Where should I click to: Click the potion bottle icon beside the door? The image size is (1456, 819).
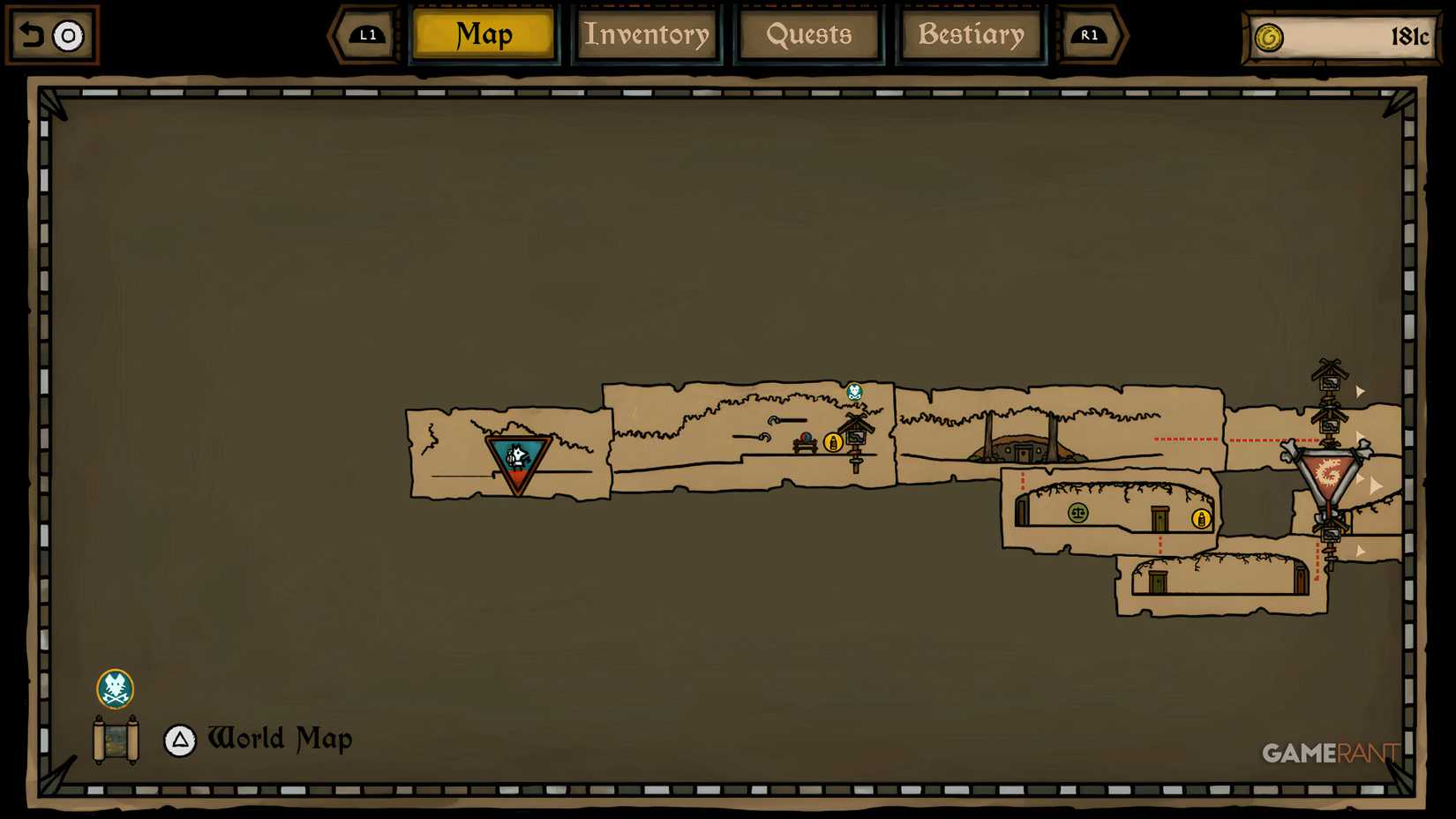click(1200, 519)
